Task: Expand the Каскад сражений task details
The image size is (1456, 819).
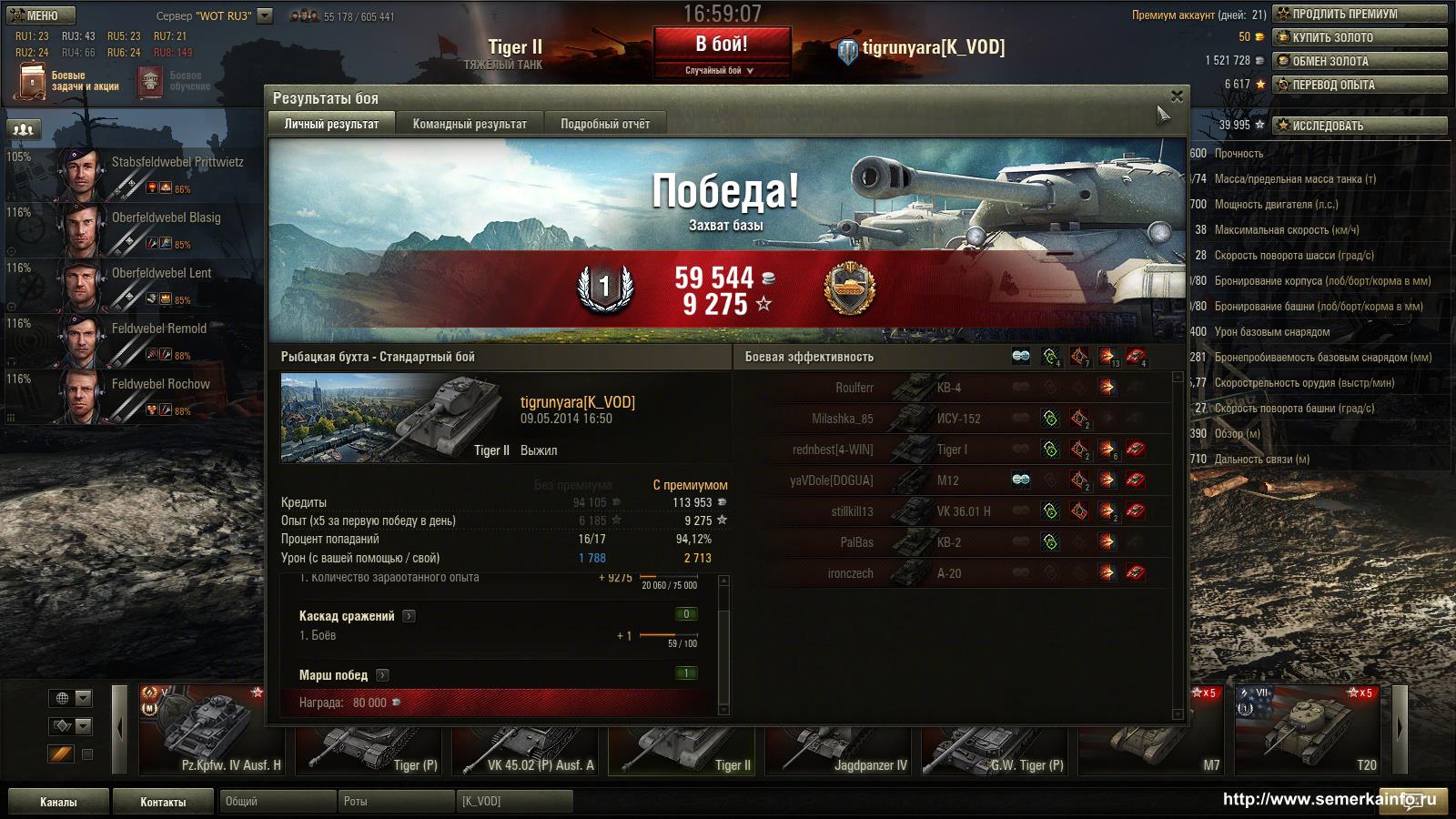Action: point(409,616)
